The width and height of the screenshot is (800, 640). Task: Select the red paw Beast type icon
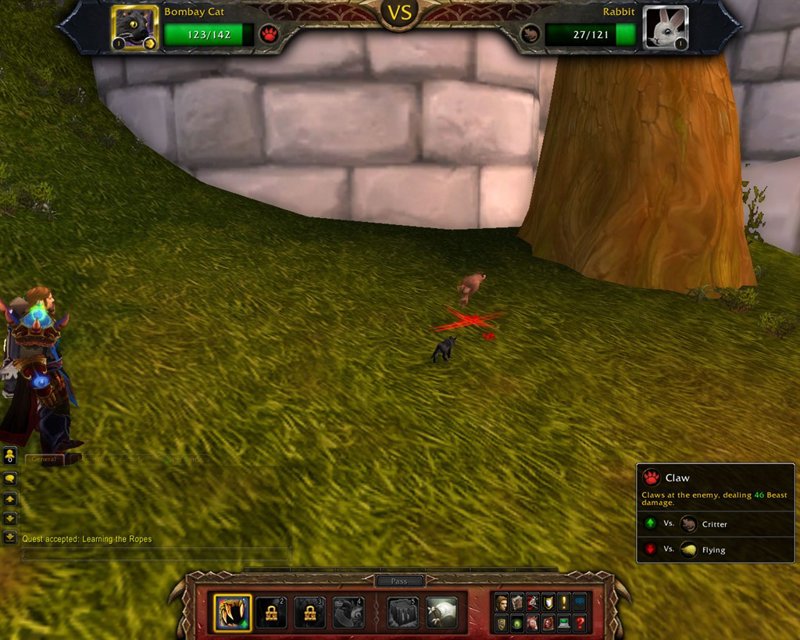pos(269,34)
